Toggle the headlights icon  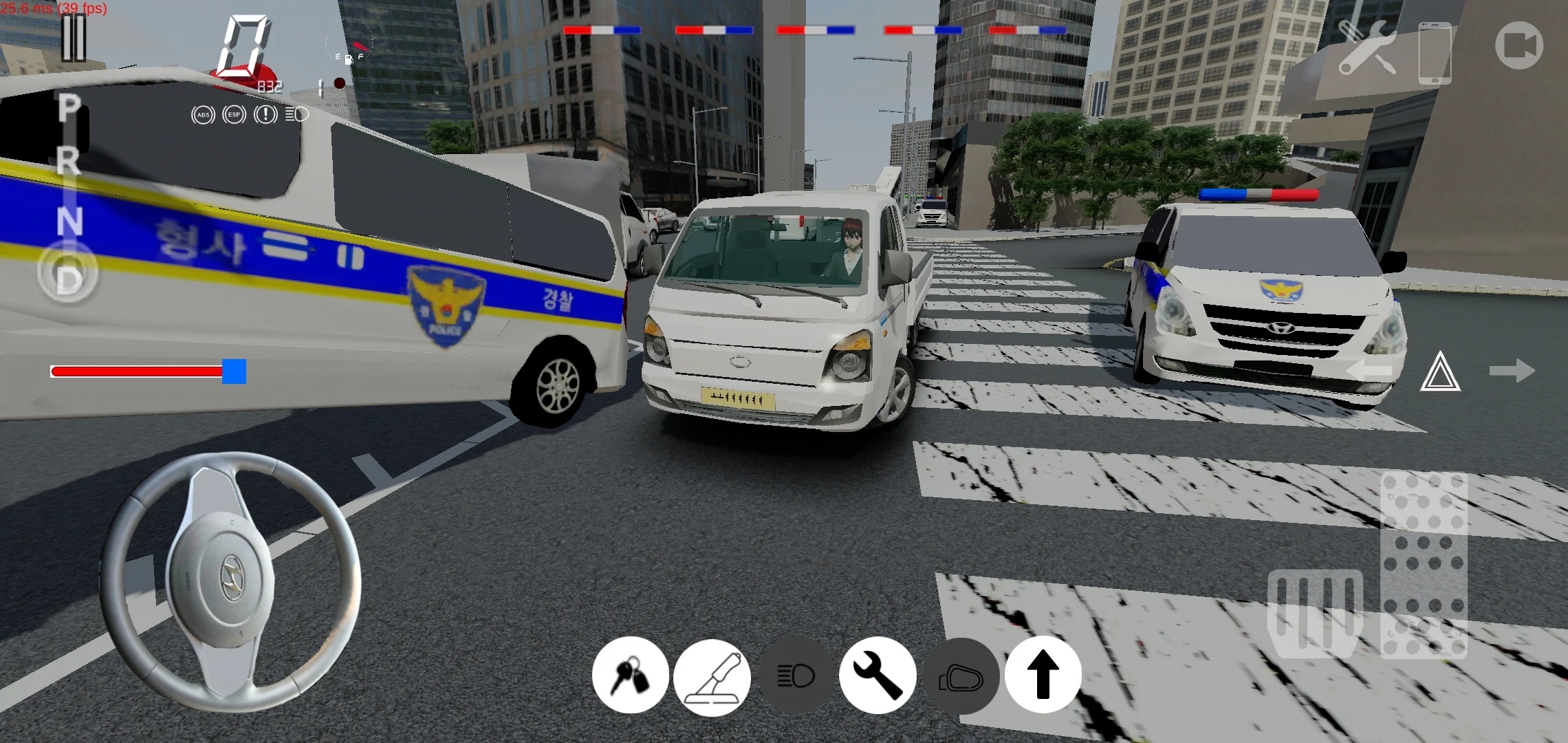(x=796, y=676)
